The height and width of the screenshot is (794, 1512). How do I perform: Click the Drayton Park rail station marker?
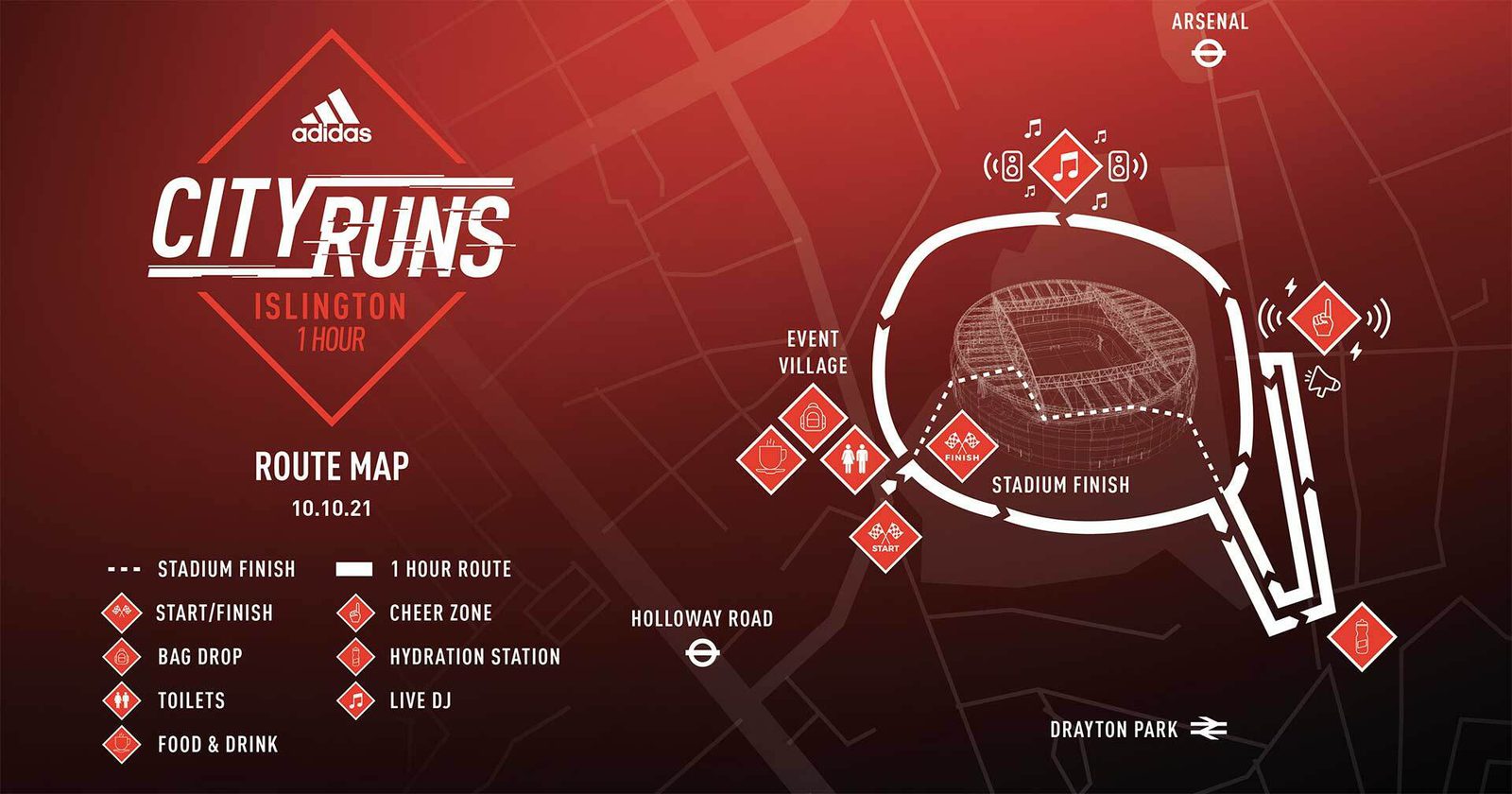click(1208, 729)
